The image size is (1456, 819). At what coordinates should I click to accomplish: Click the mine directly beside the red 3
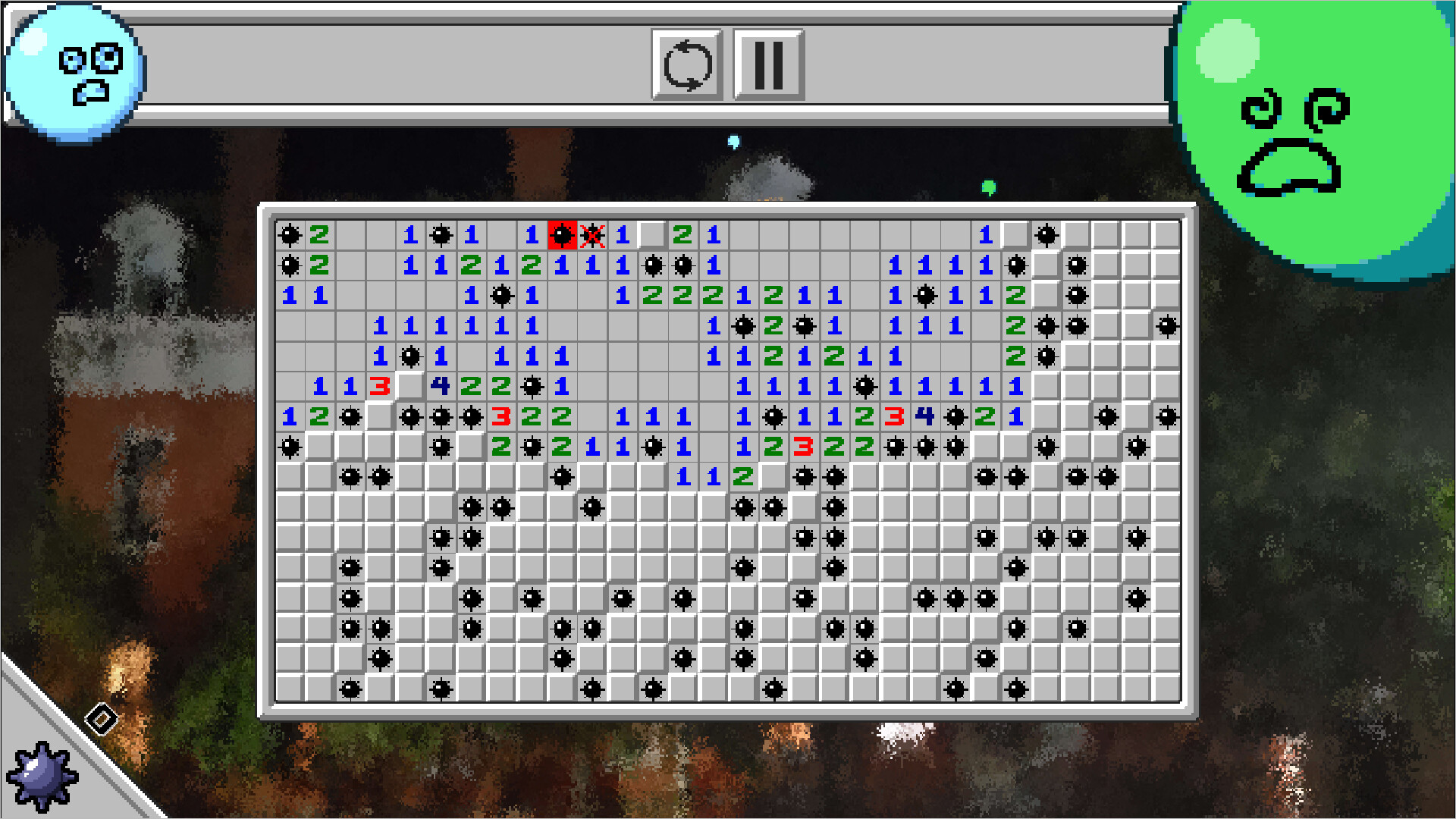(472, 416)
